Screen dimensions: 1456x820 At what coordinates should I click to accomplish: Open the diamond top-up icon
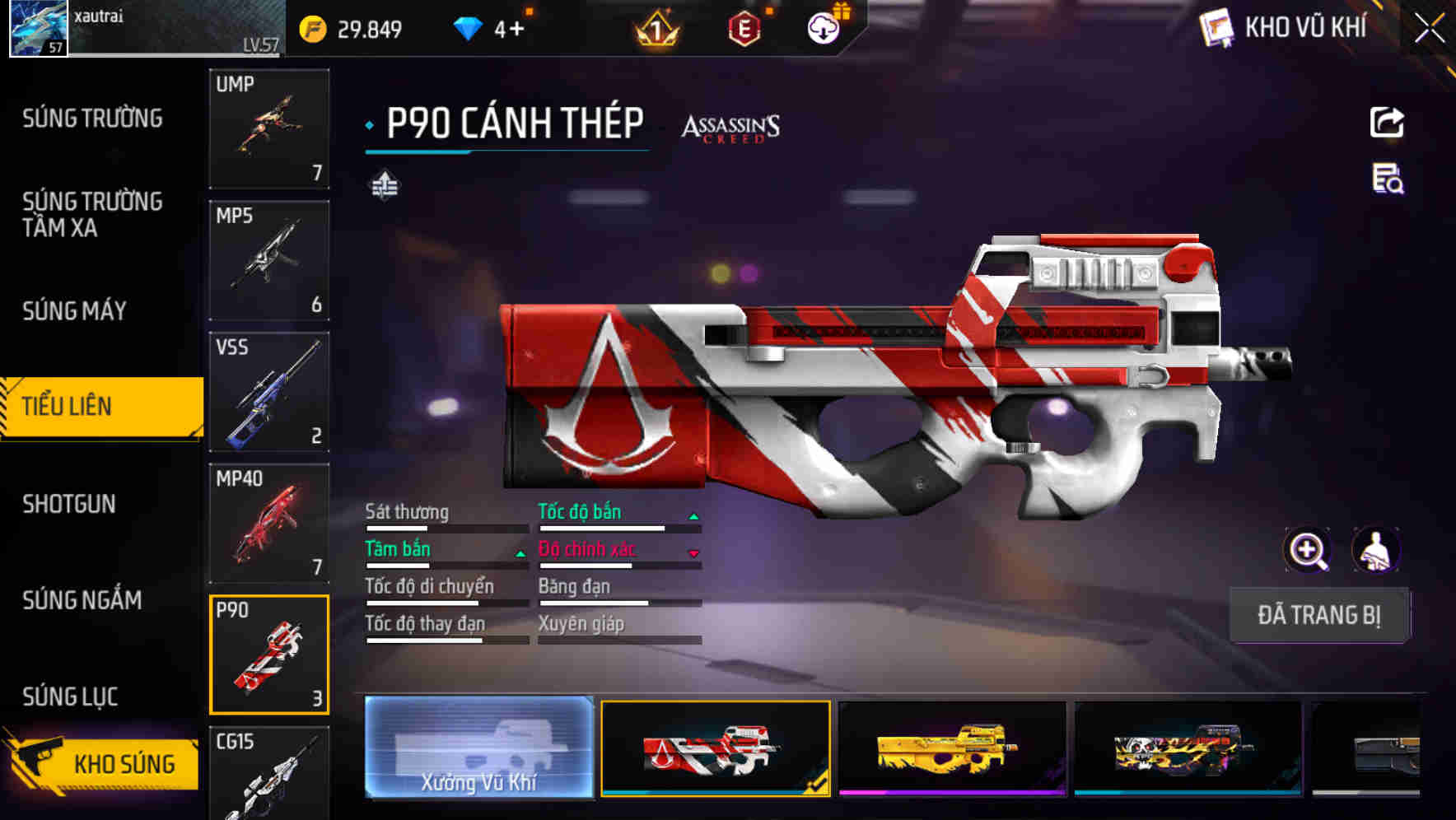tap(468, 27)
